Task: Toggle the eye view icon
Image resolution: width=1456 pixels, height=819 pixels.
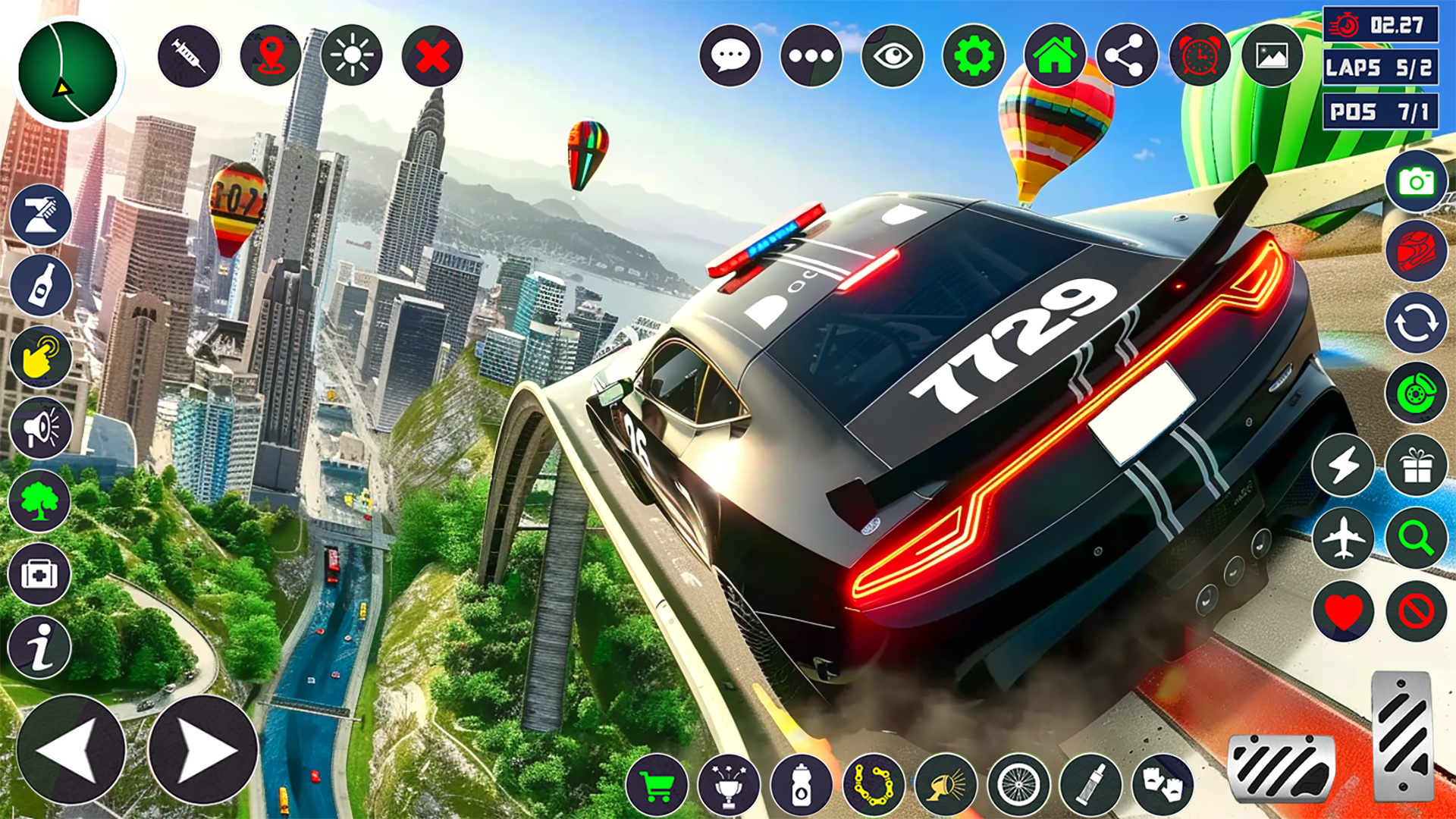Action: pos(893,56)
